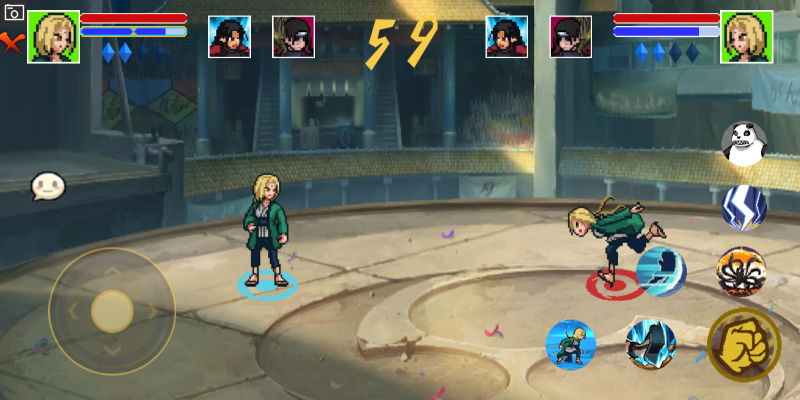The image size is (800, 400).
Task: Open the speech bubble chat
Action: point(47,186)
